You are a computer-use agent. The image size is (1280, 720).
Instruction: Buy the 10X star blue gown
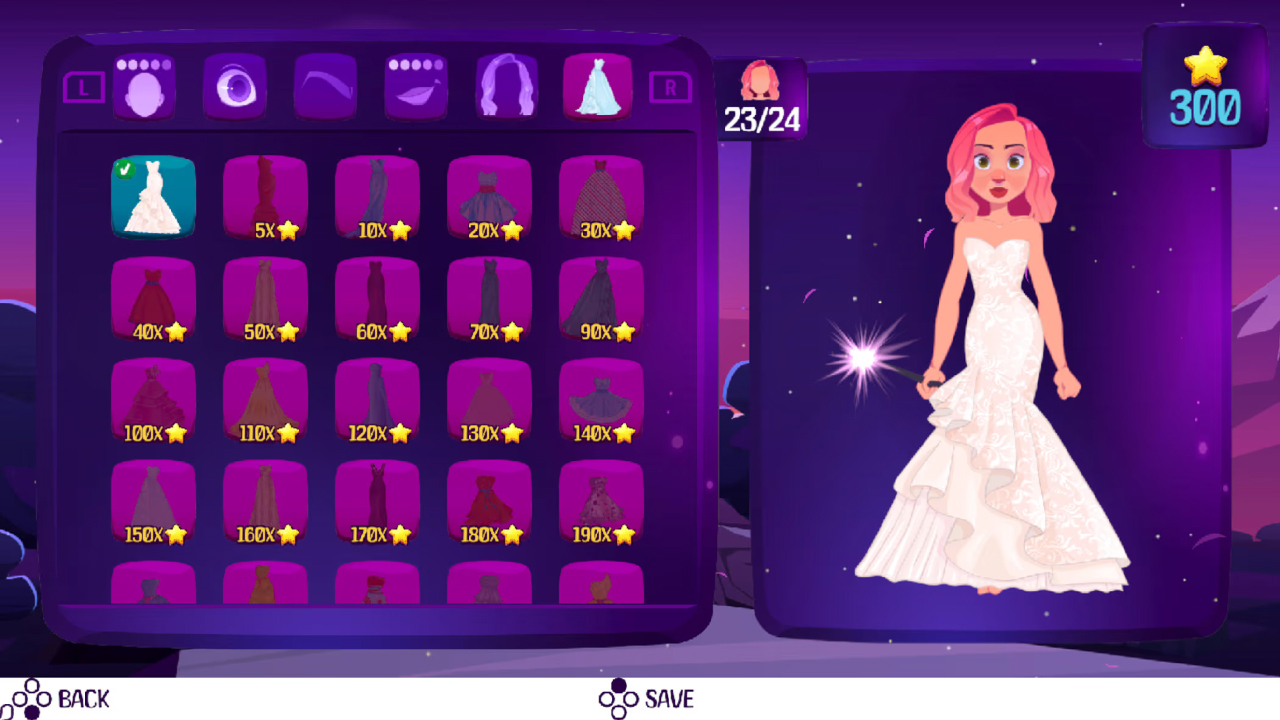click(376, 195)
